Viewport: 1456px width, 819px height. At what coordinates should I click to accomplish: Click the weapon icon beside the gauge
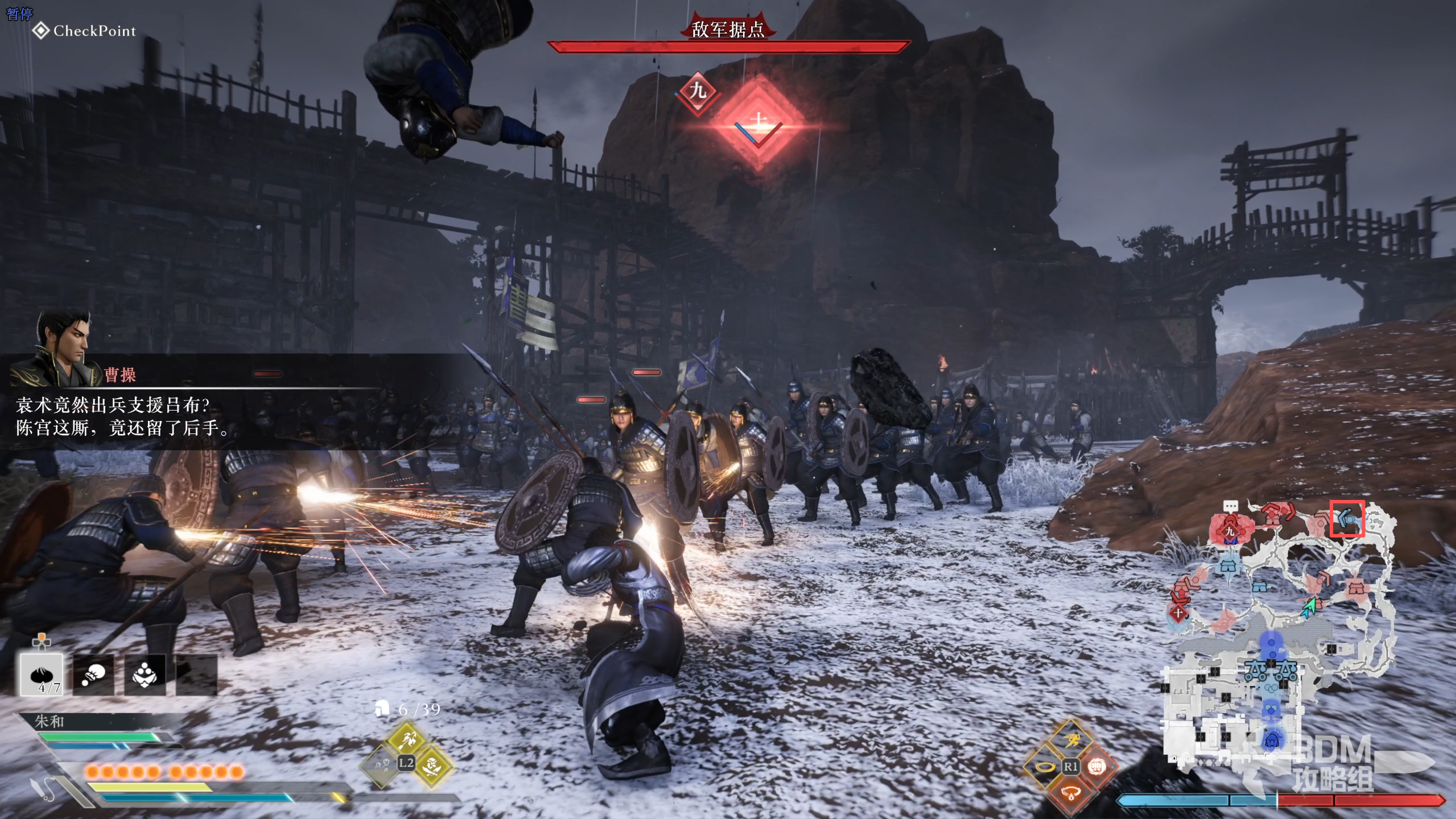click(x=43, y=788)
